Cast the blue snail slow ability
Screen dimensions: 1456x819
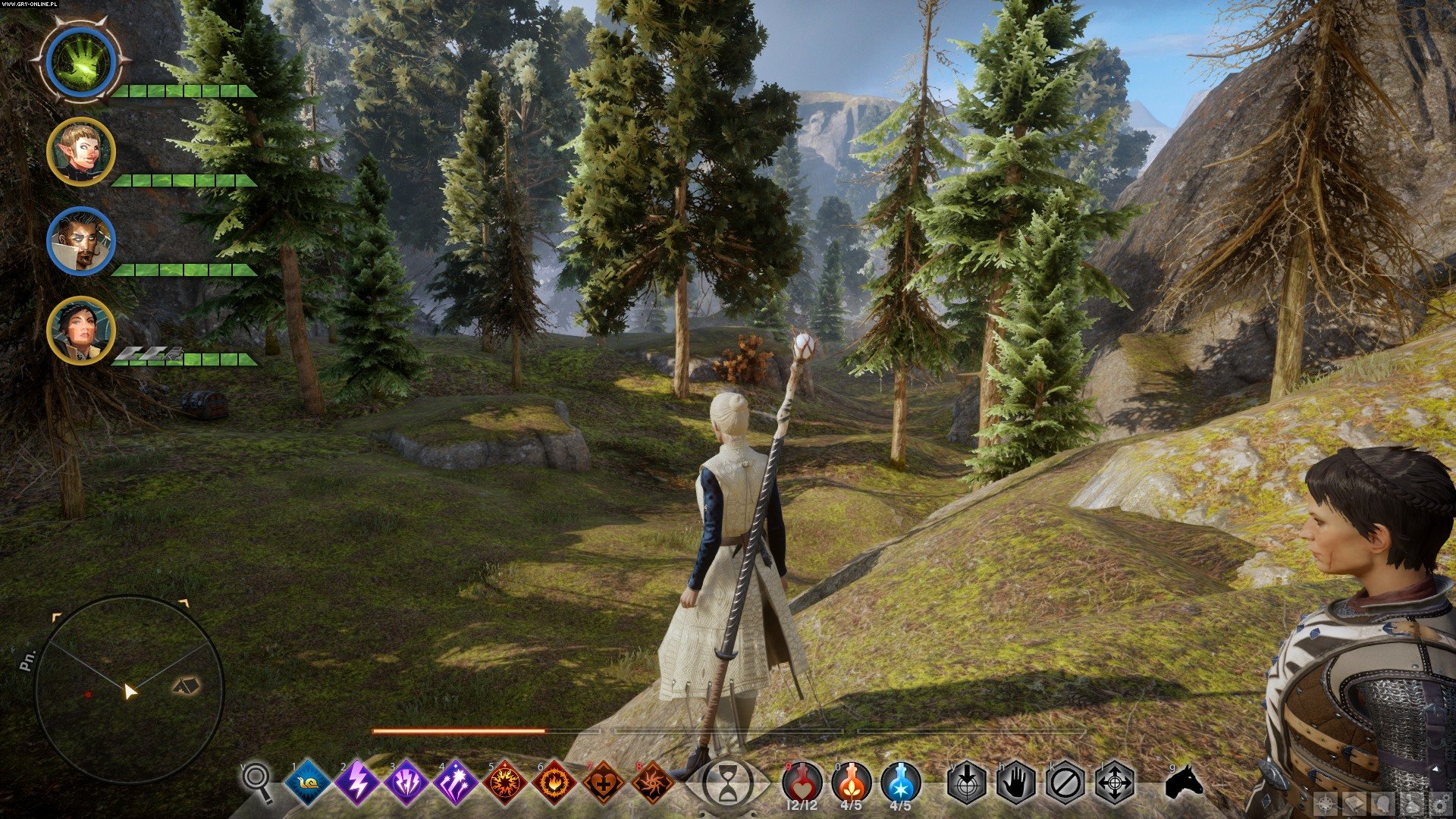tap(308, 782)
